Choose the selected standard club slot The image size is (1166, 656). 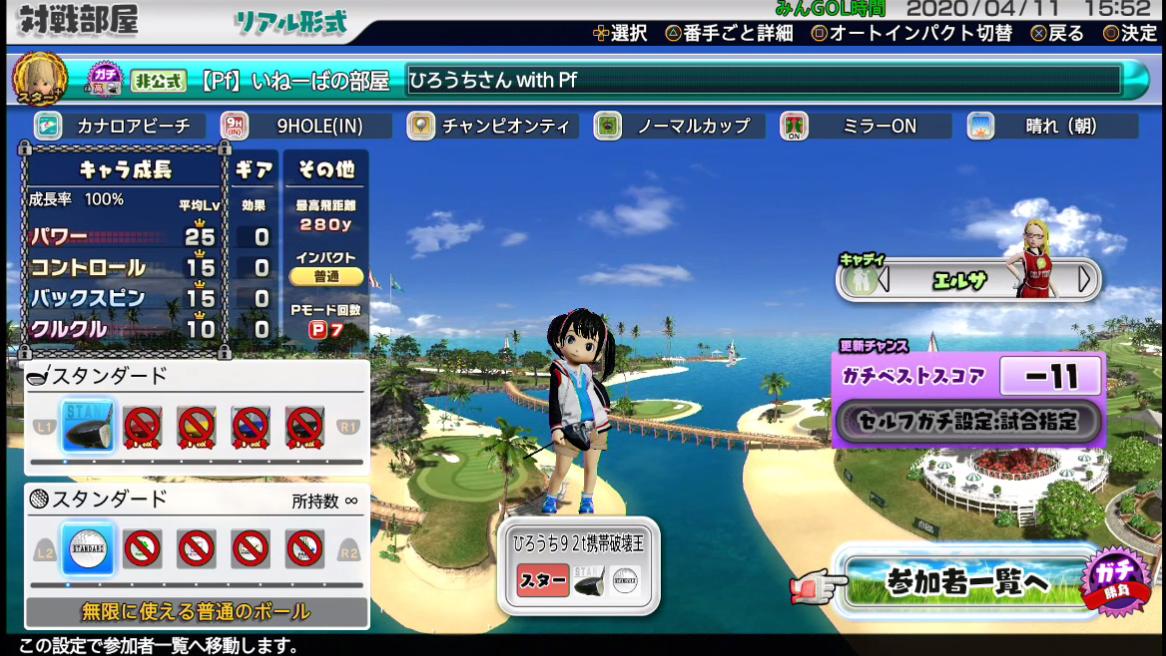(x=87, y=426)
